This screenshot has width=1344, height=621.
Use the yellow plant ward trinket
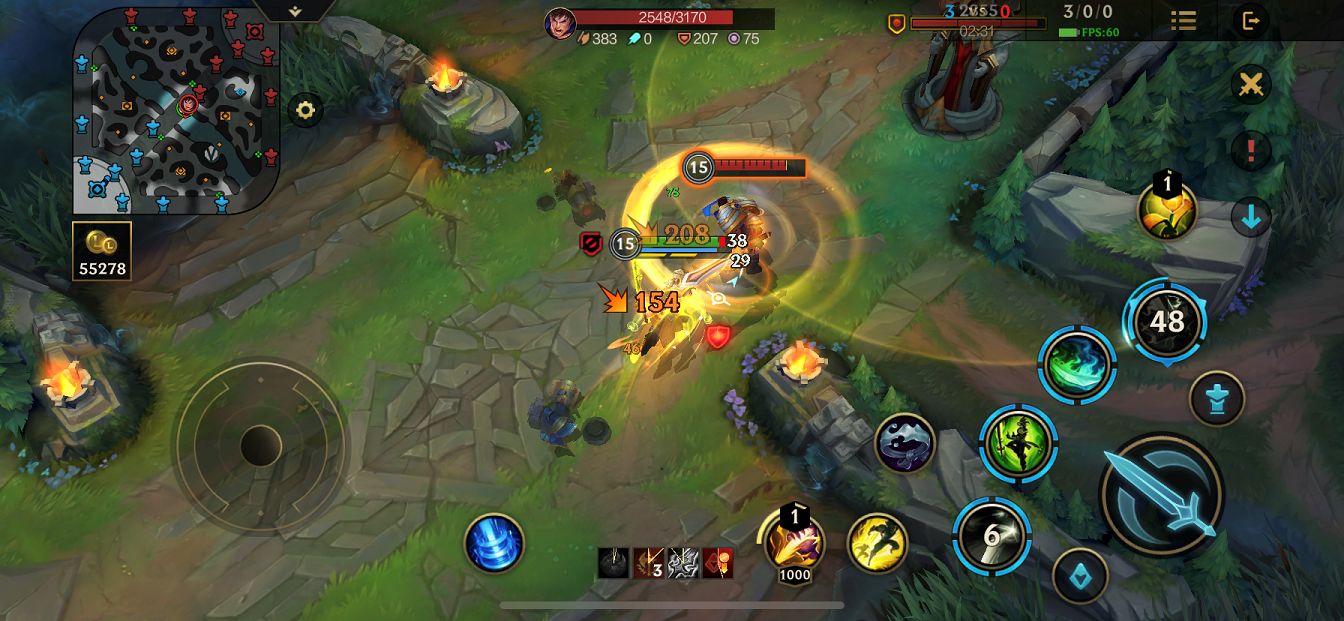(x=1167, y=211)
